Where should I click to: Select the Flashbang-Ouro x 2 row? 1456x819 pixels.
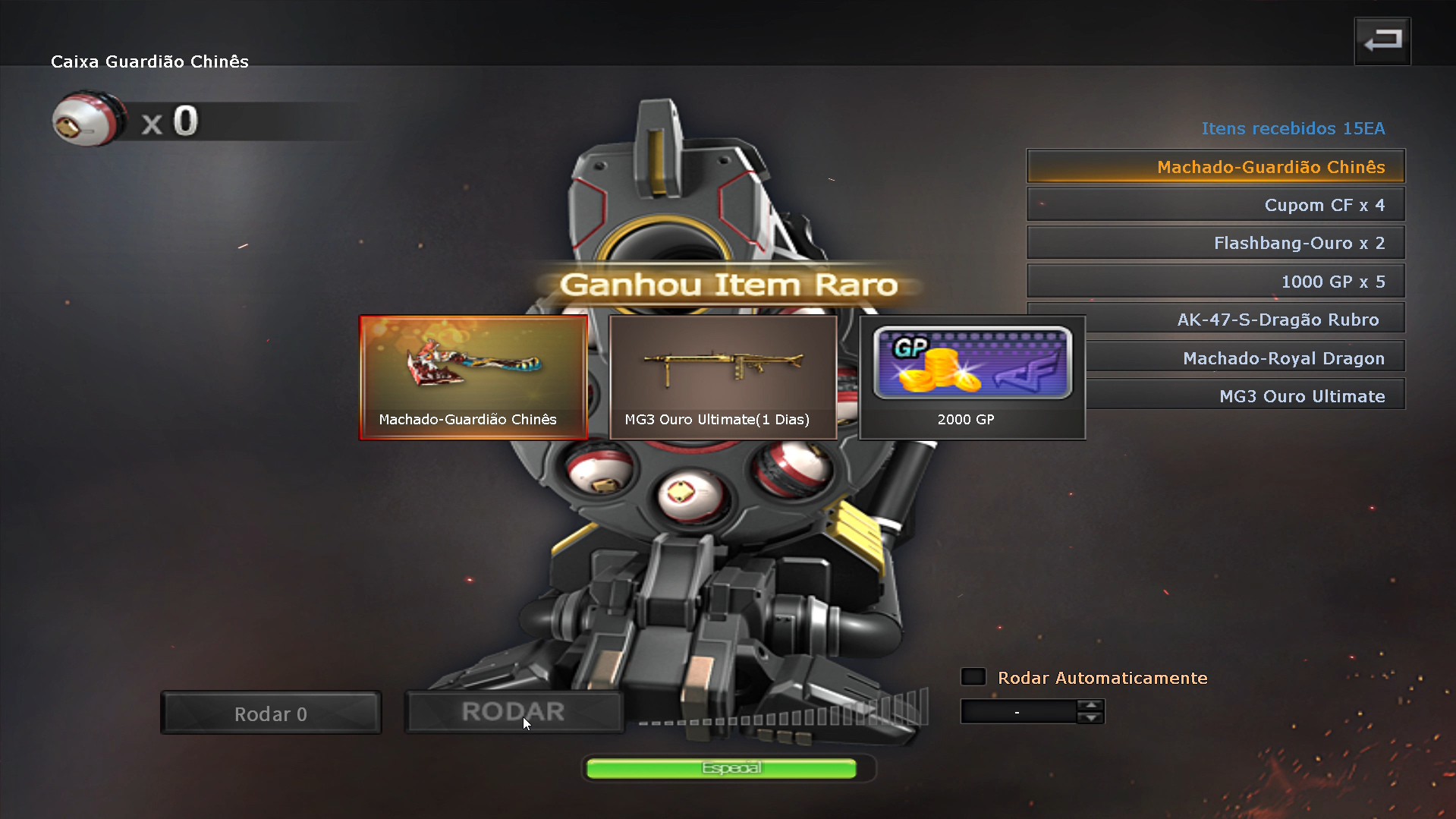point(1215,243)
